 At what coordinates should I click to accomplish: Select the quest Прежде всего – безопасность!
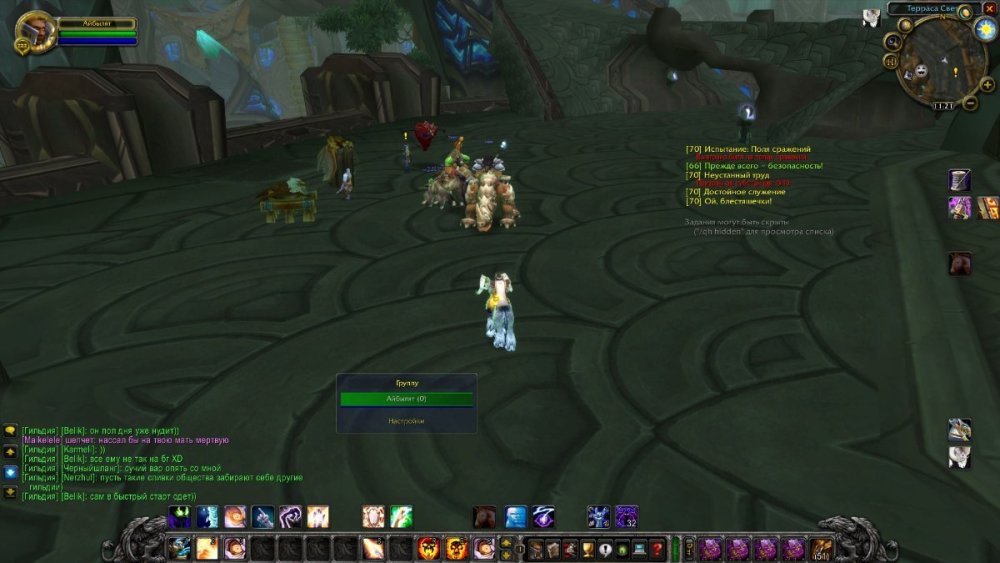[x=759, y=166]
